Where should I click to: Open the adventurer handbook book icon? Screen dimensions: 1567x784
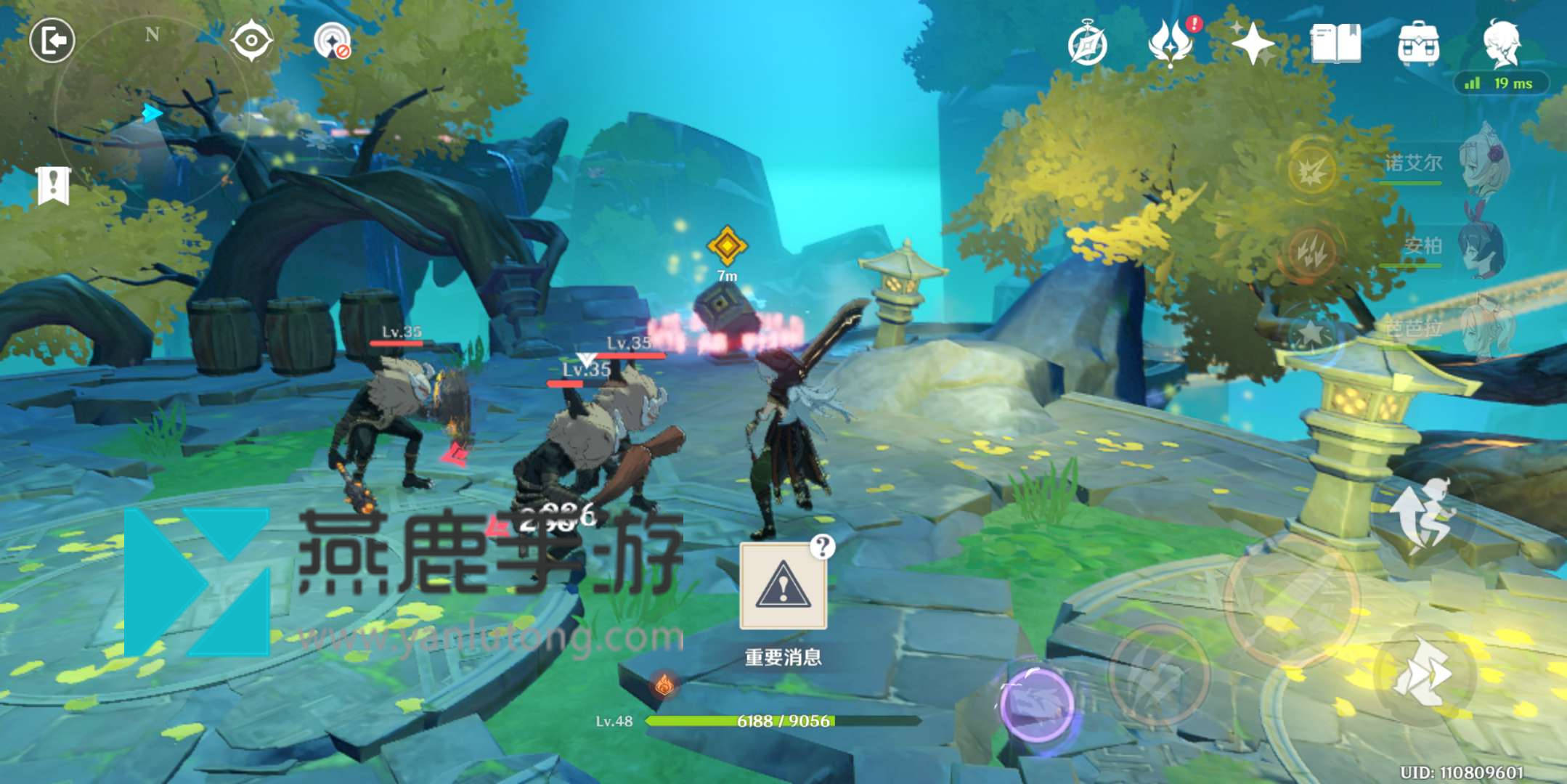point(1335,44)
